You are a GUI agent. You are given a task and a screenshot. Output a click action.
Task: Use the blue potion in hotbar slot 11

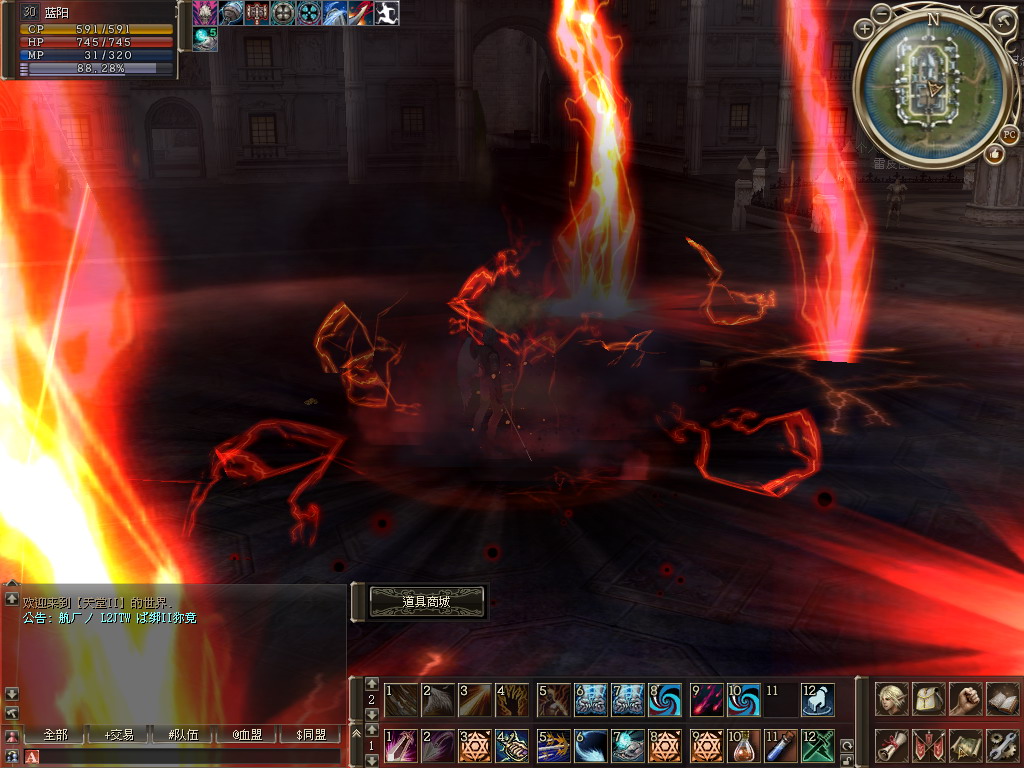point(780,746)
